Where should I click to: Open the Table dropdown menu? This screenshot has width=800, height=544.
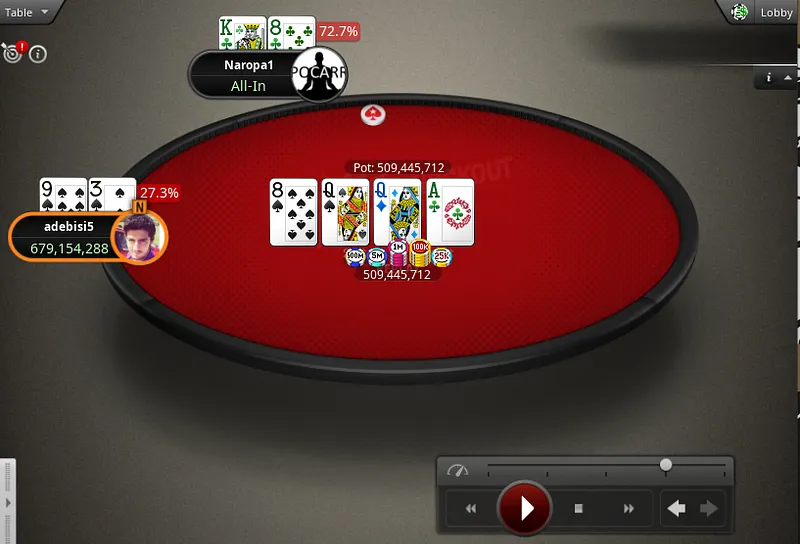(x=25, y=12)
